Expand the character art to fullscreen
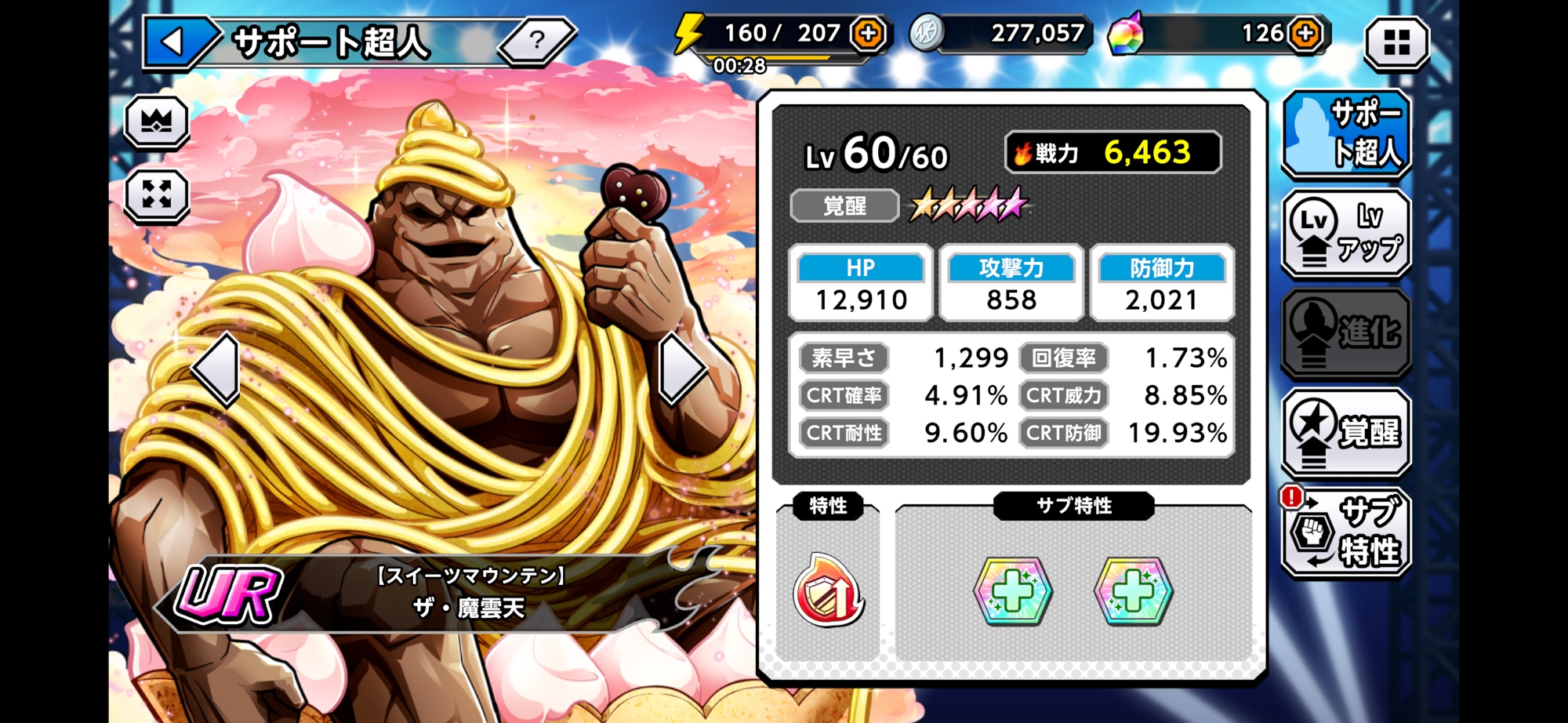Screen dimensions: 1568x723 pyautogui.click(x=157, y=194)
